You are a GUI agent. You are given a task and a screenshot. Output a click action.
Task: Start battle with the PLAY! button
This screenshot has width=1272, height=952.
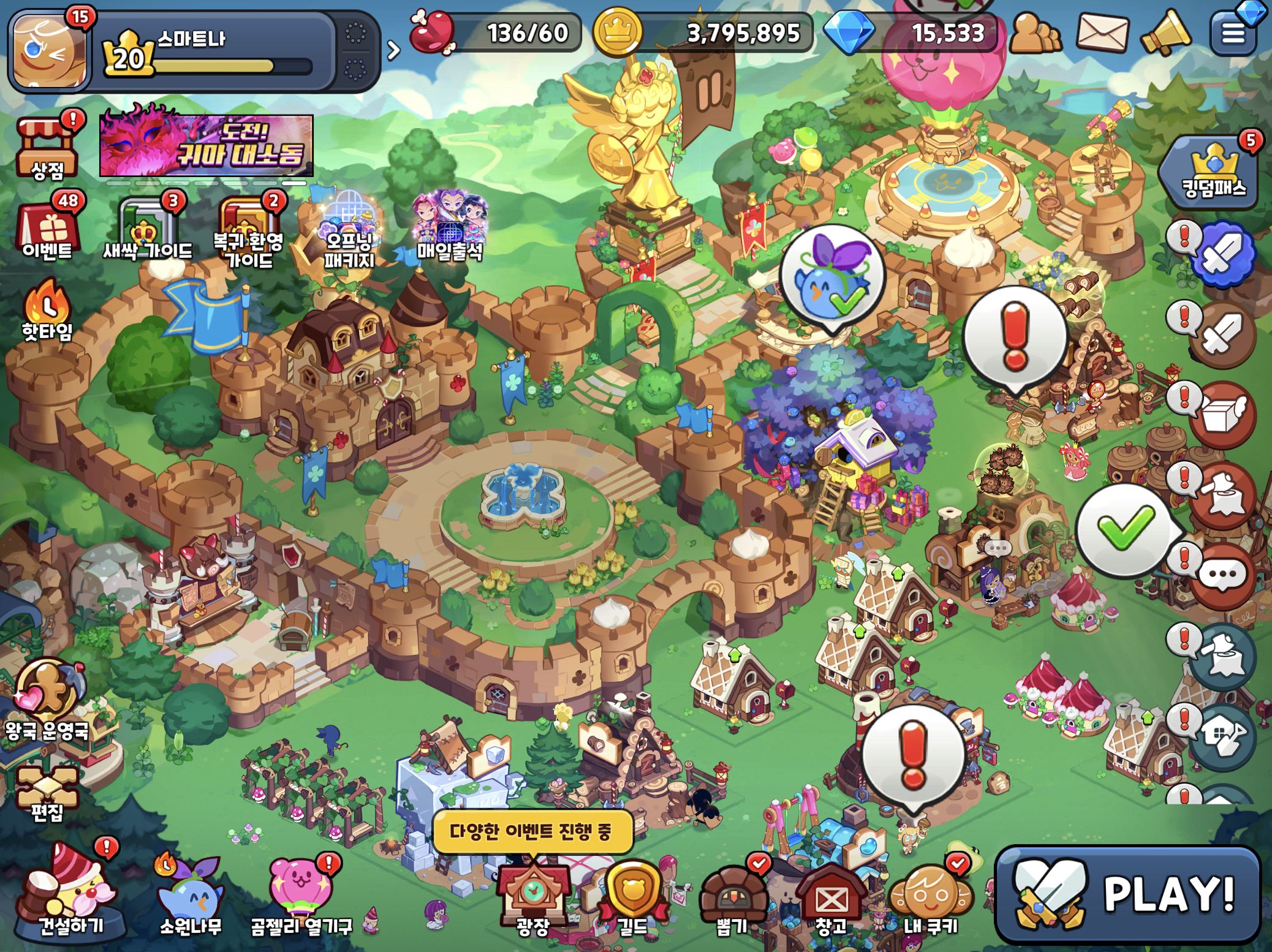(x=1127, y=894)
